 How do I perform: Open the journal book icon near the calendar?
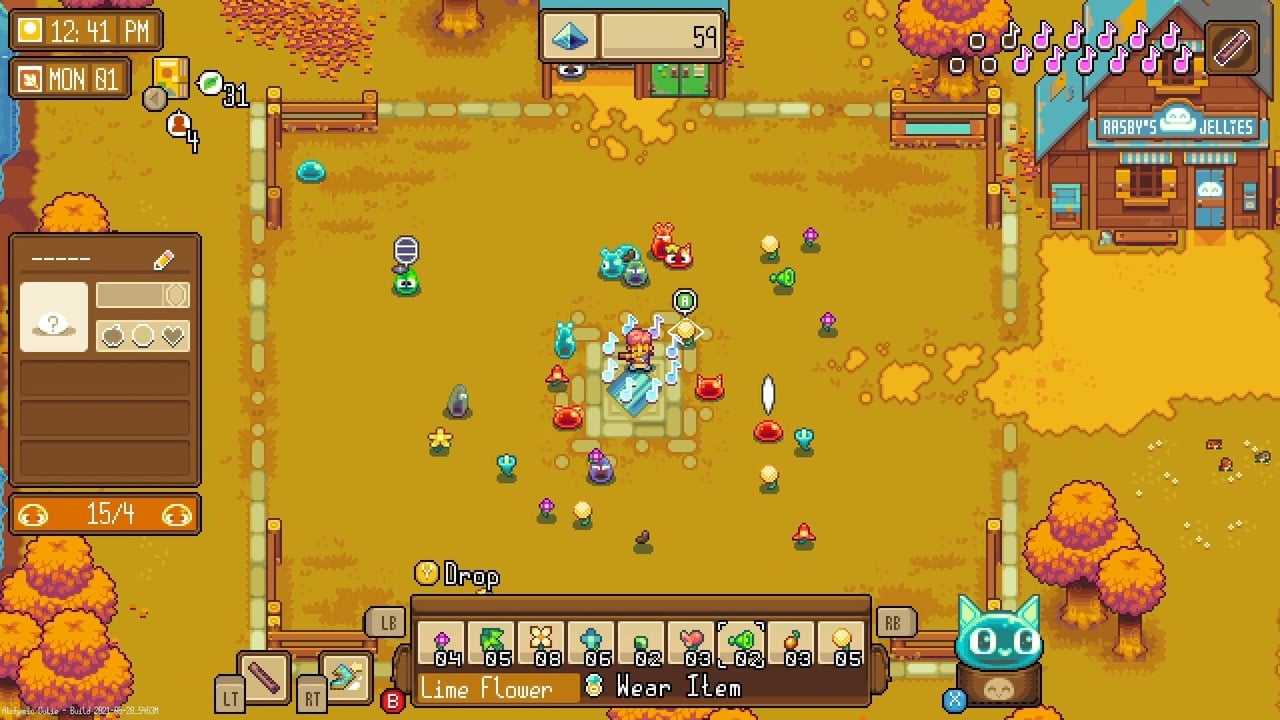tap(172, 78)
